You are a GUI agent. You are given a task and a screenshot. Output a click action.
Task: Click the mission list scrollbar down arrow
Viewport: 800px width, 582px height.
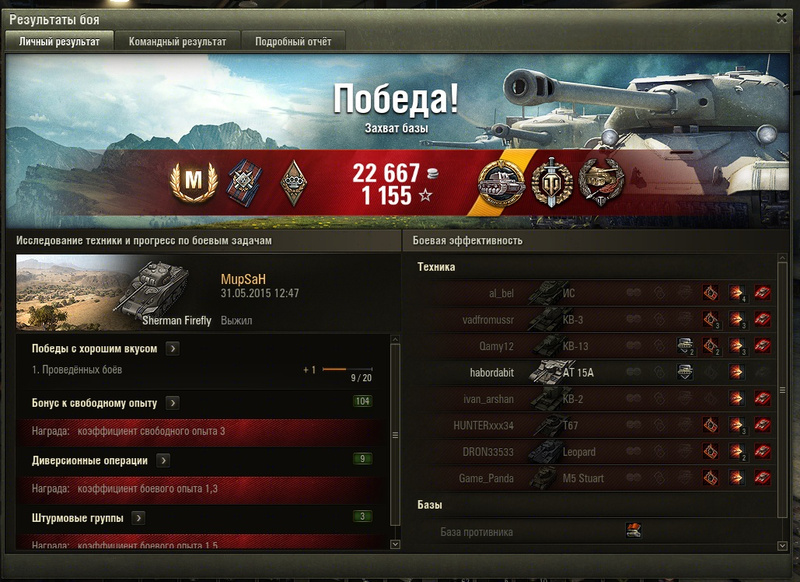394,544
